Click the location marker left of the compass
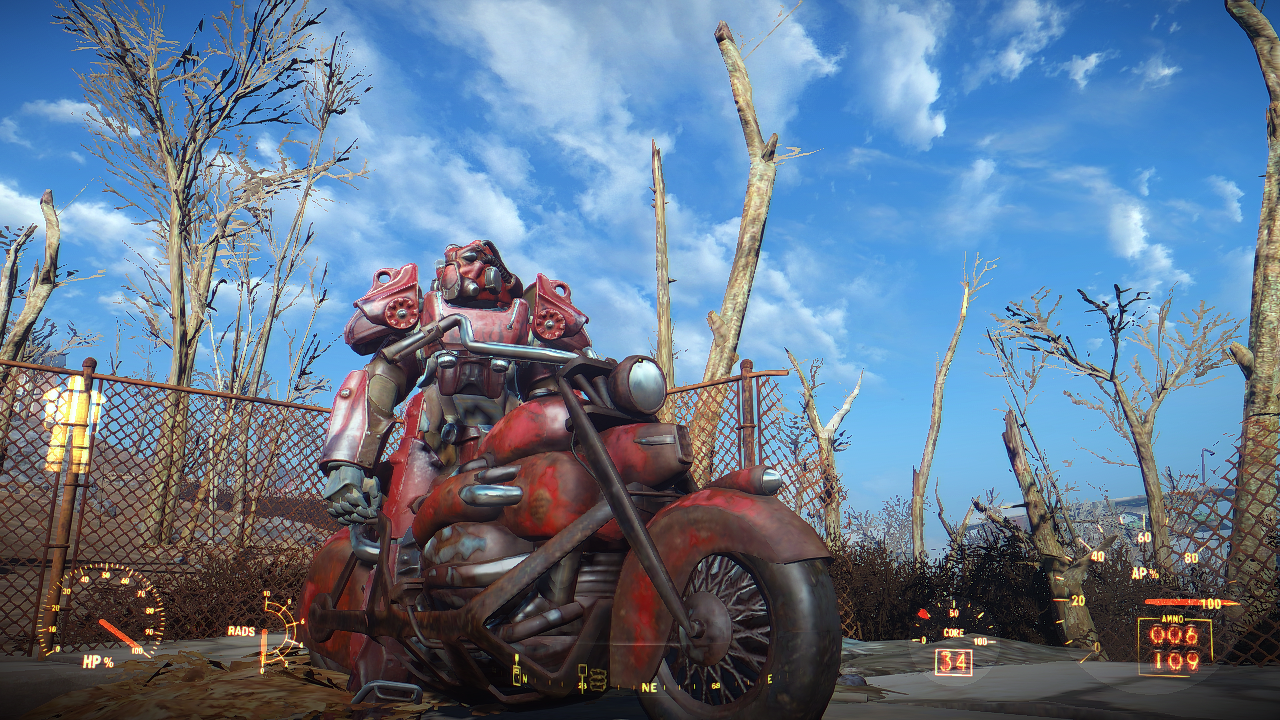 coord(515,673)
